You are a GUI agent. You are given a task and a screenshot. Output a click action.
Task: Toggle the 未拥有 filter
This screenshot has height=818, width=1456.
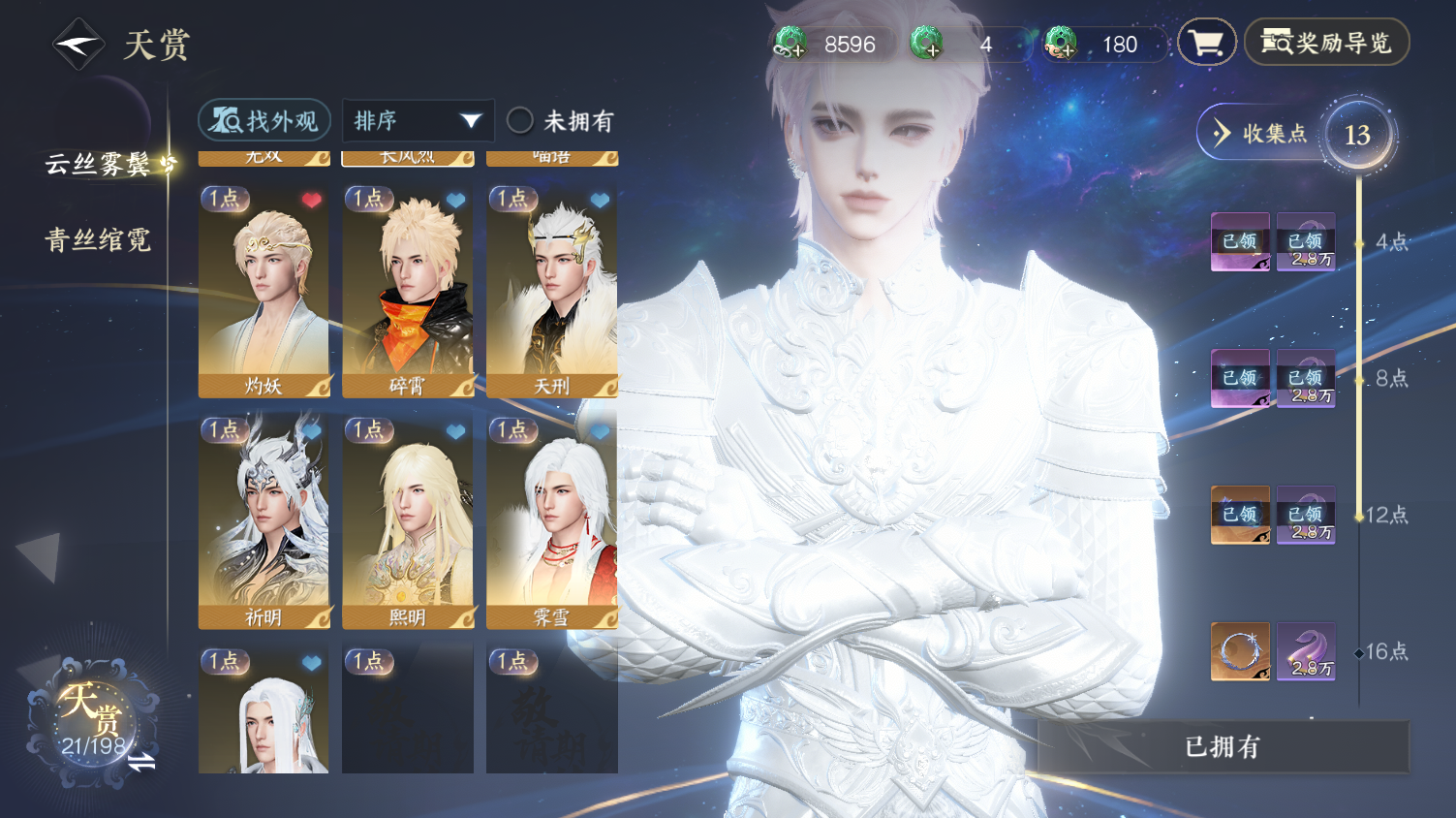[521, 121]
